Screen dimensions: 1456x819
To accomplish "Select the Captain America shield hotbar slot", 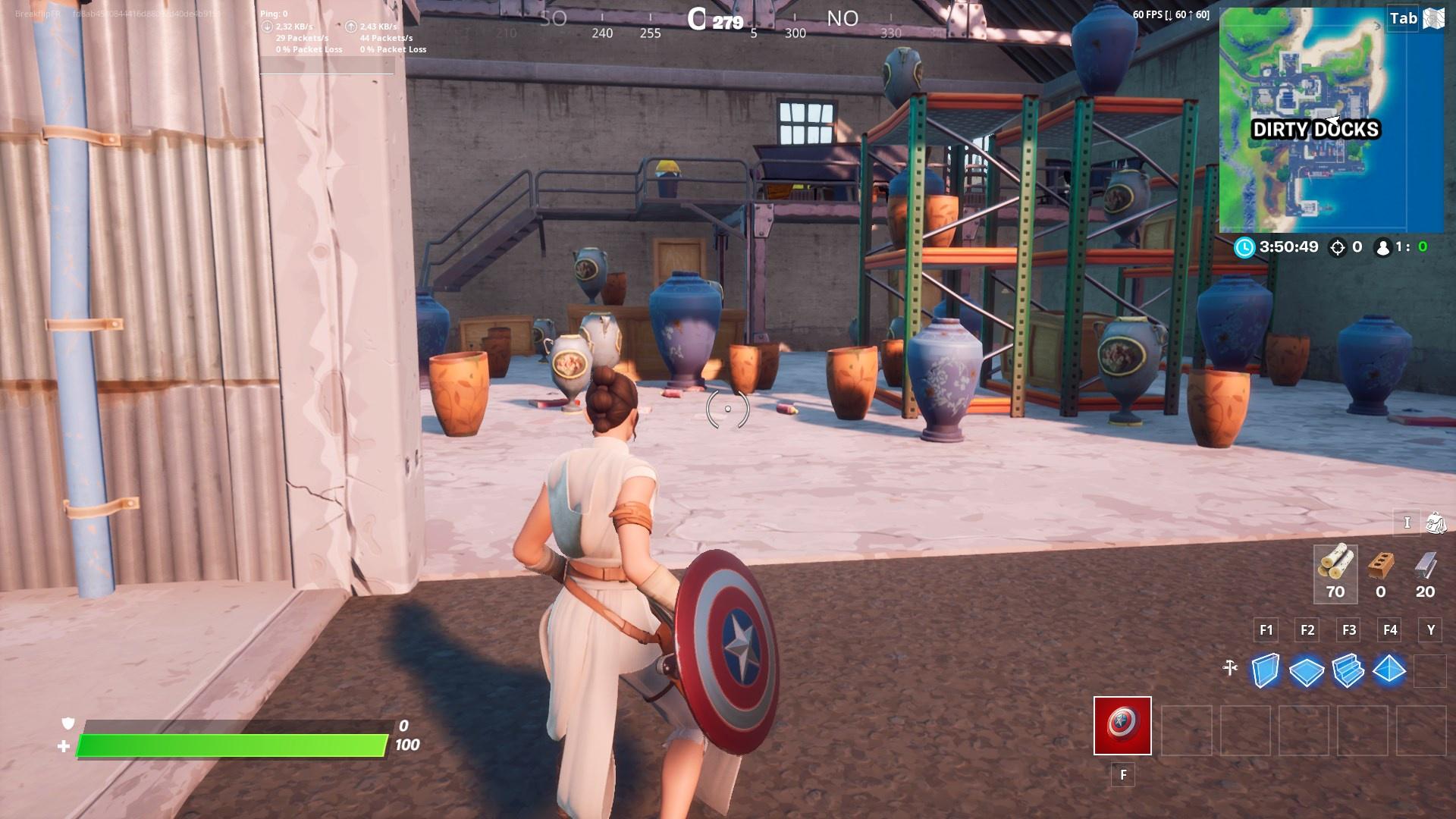I will [x=1122, y=726].
